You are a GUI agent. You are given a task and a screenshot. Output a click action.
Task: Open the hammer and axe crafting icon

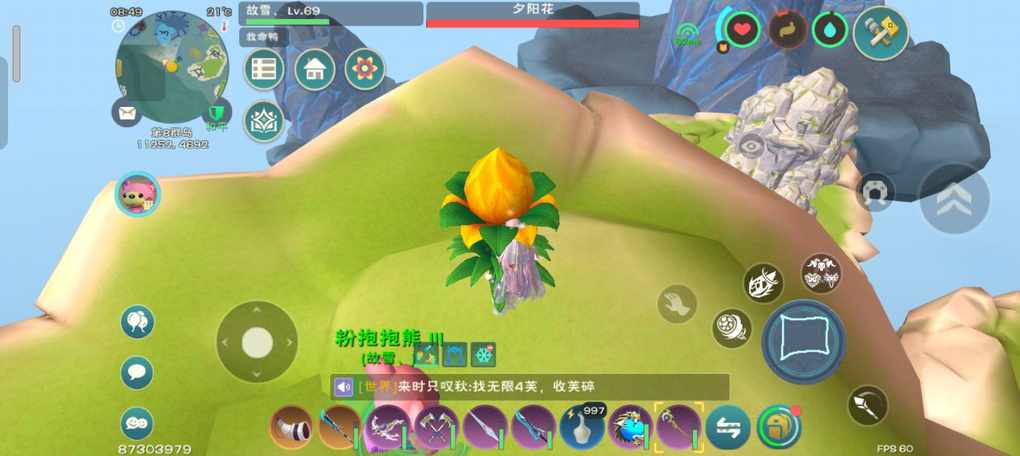(881, 33)
